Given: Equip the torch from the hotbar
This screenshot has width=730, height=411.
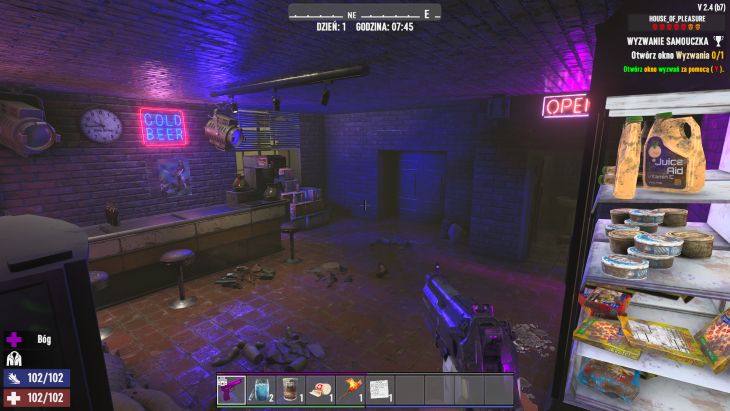Looking at the screenshot, I should 349,389.
